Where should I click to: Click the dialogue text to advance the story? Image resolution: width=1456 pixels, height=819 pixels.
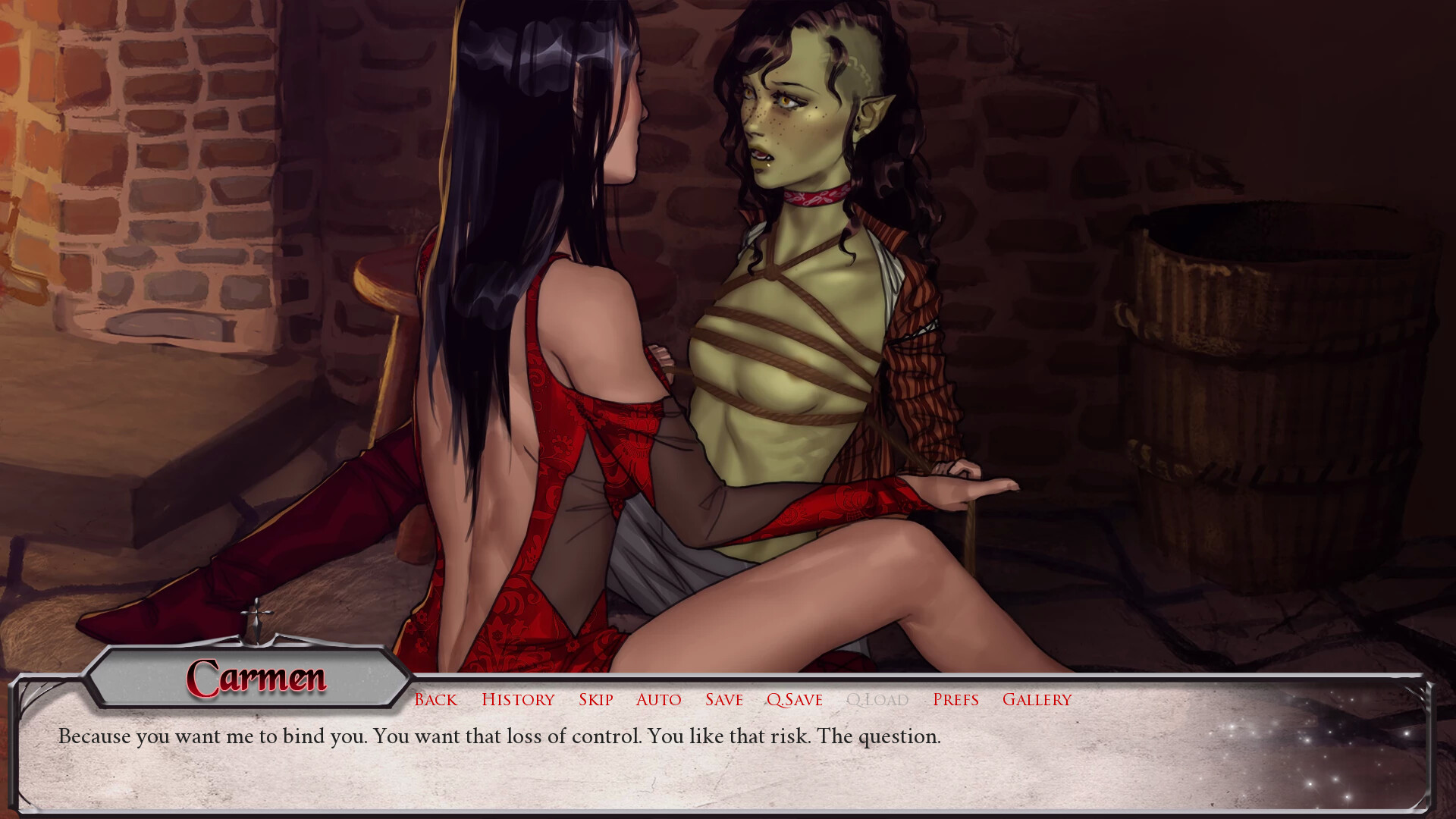500,735
